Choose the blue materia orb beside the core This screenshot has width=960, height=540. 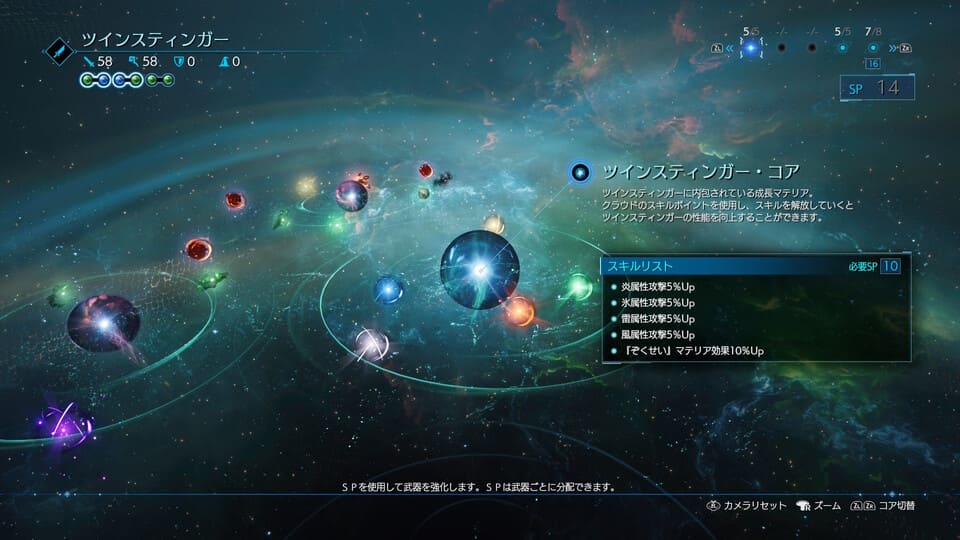pyautogui.click(x=388, y=290)
